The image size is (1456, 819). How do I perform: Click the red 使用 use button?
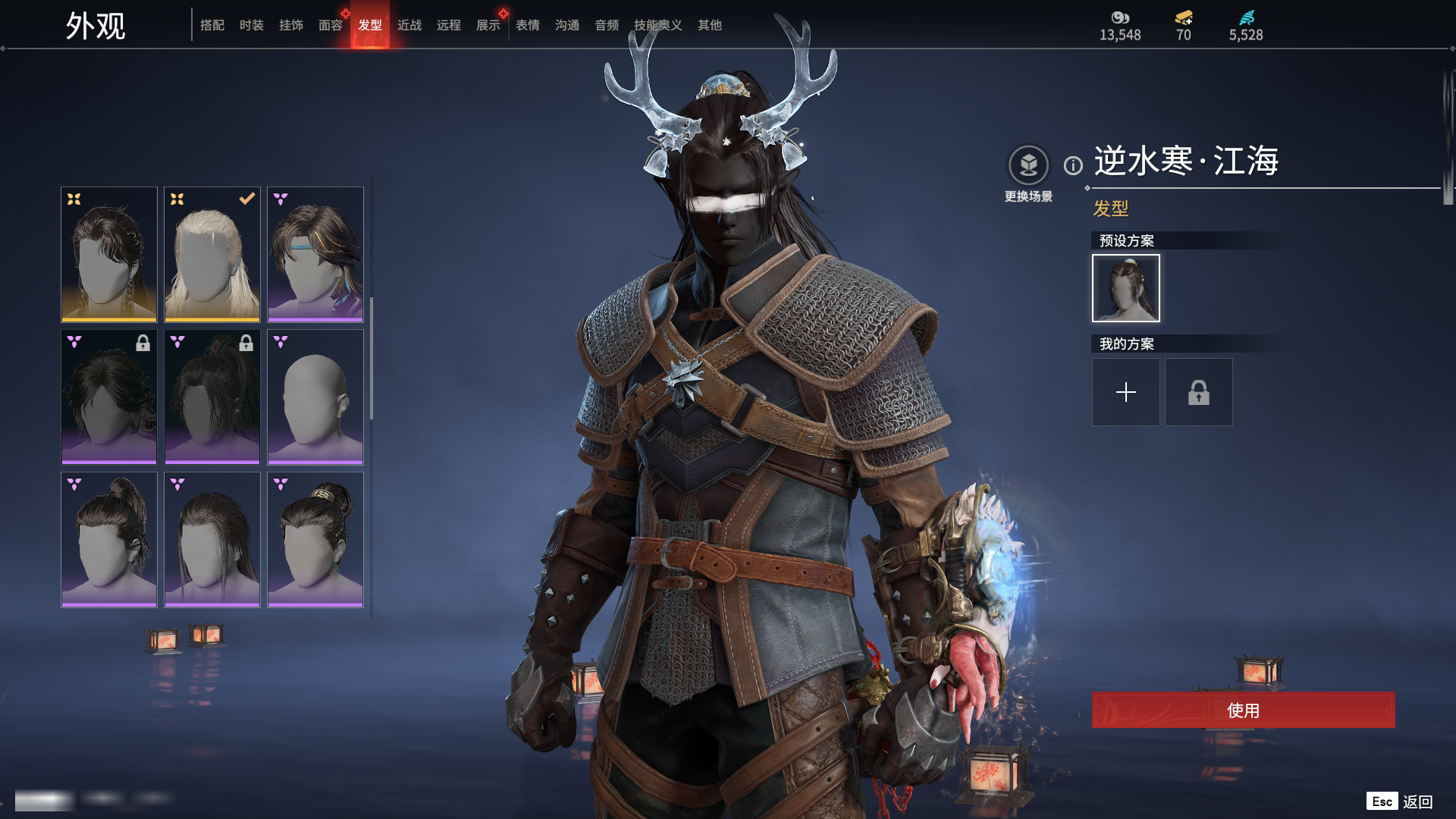(x=1243, y=710)
